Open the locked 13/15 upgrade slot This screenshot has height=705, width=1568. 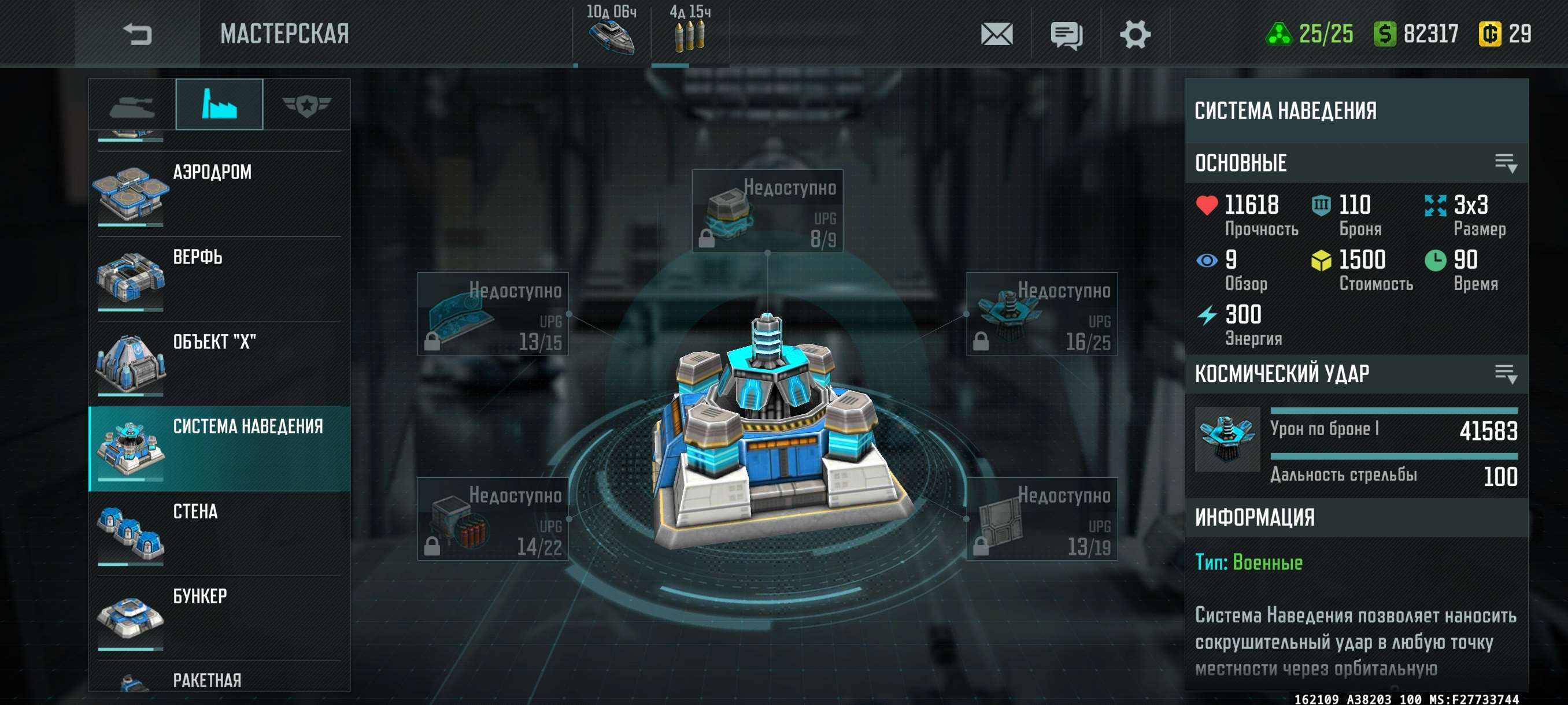tap(493, 314)
